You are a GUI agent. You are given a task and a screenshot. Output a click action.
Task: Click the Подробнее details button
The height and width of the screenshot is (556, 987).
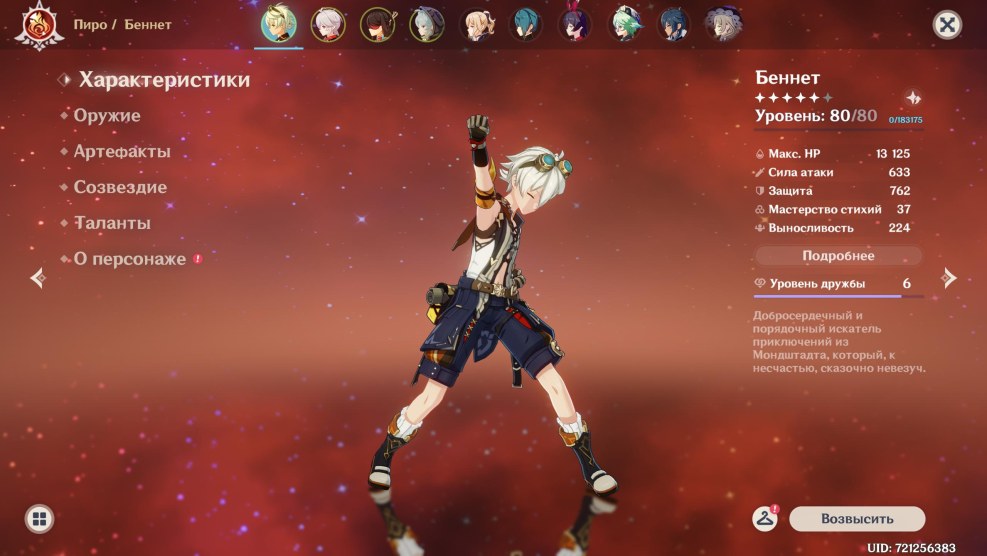[x=837, y=256]
